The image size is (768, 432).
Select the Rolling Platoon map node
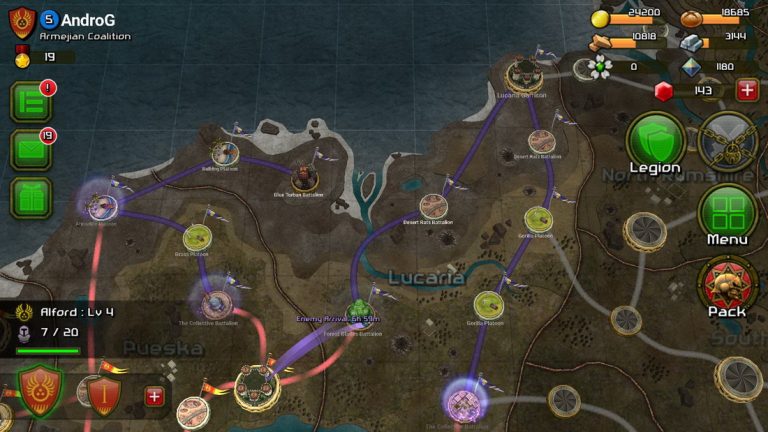[x=225, y=153]
